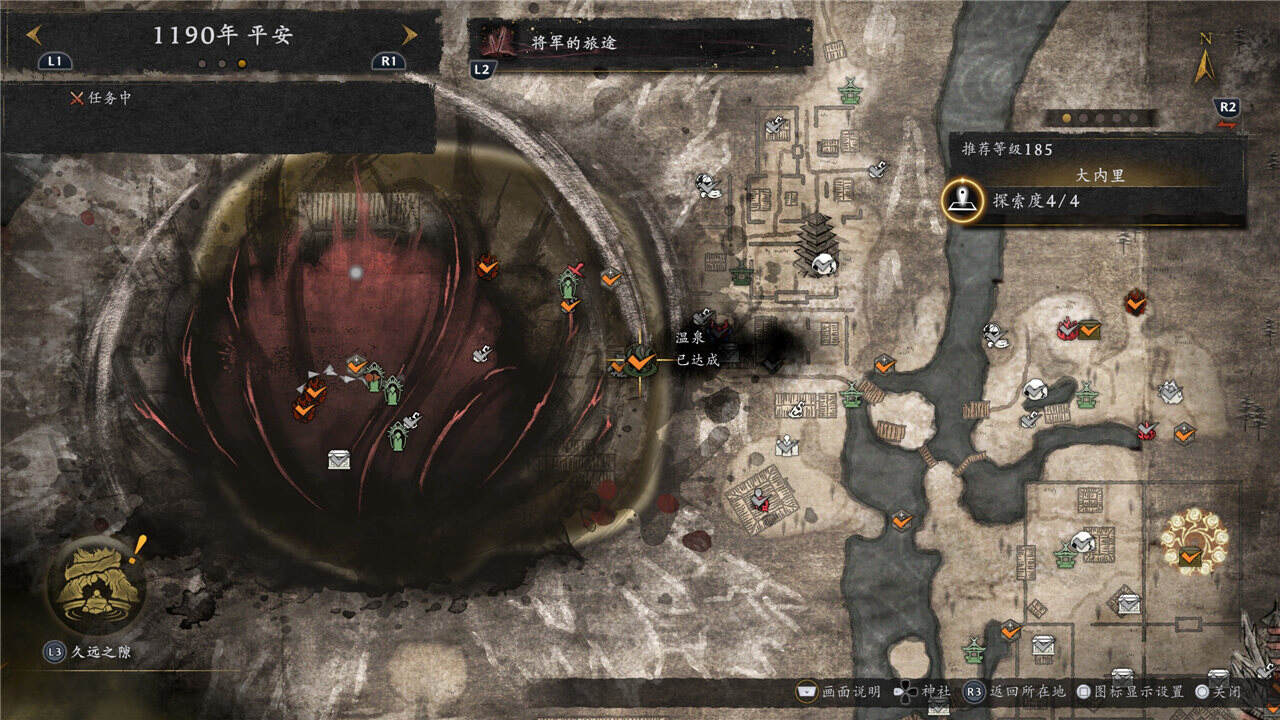Select the white chest marker inside dark realm
Image resolution: width=1280 pixels, height=720 pixels.
pyautogui.click(x=340, y=459)
